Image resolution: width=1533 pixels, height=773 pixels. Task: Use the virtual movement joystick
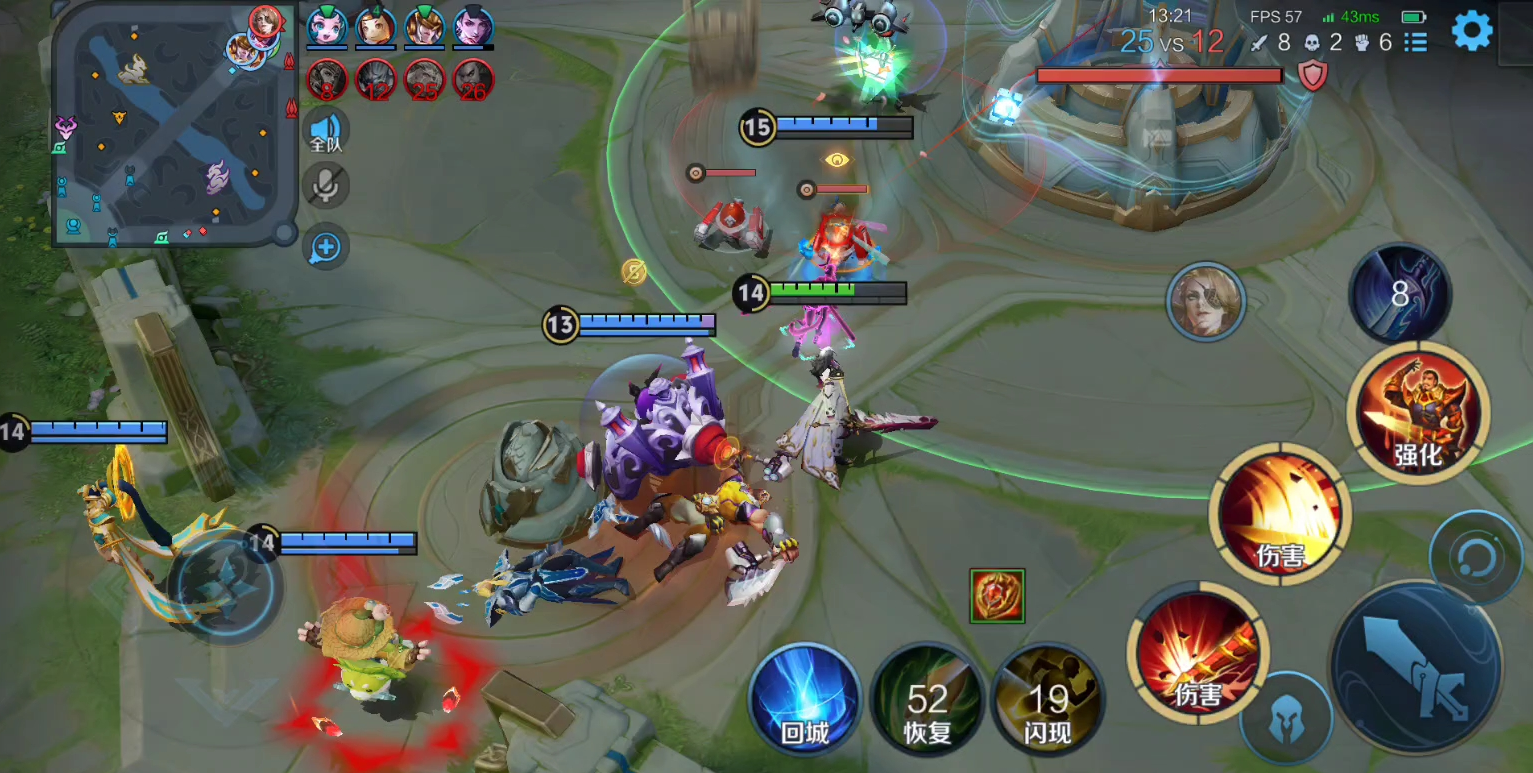224,583
